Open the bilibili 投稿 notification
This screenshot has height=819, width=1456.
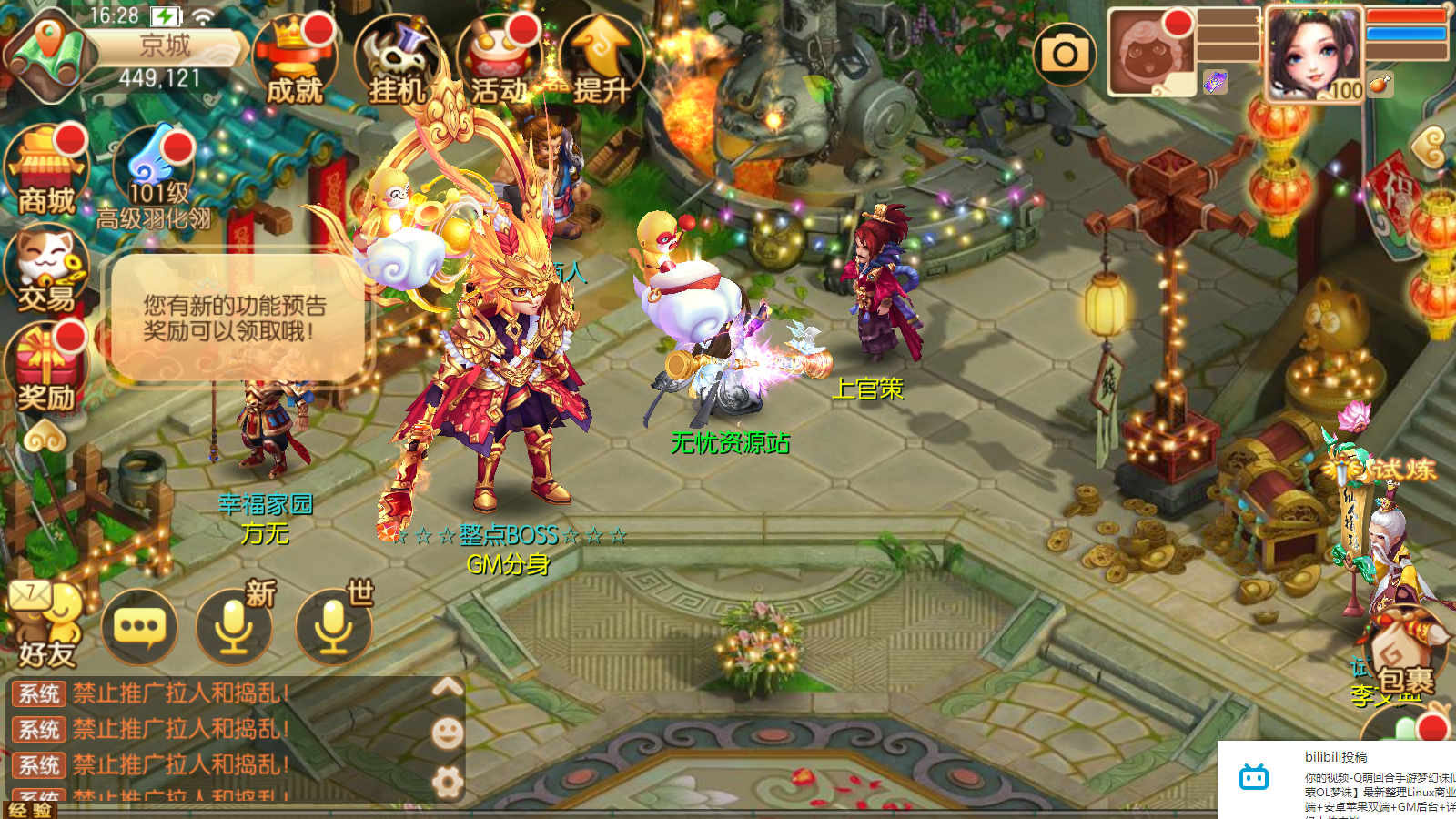coord(1338,780)
